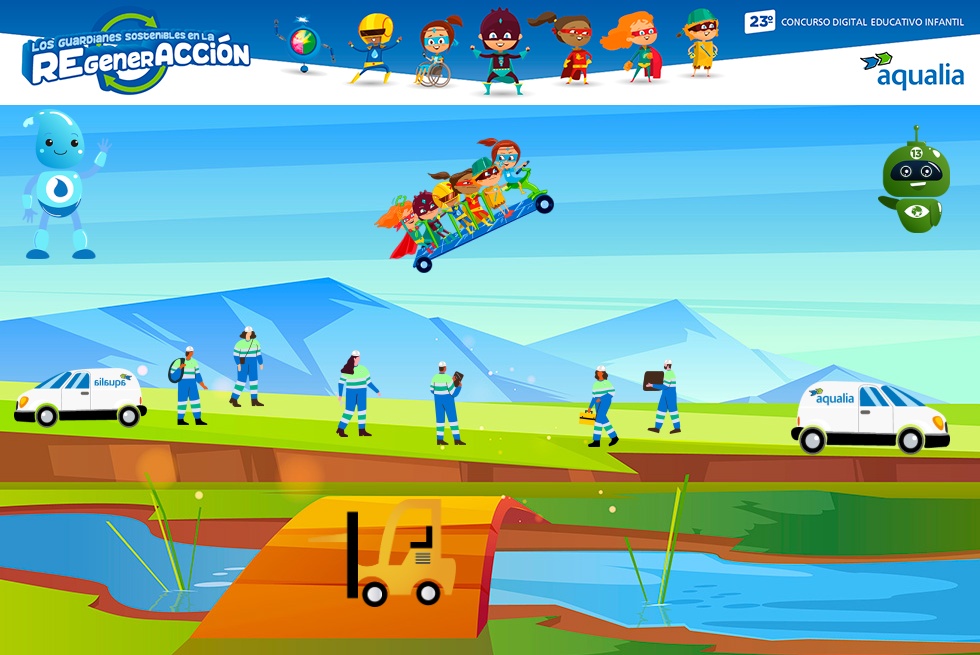
Task: Choose the green robot helper
Action: tap(915, 182)
